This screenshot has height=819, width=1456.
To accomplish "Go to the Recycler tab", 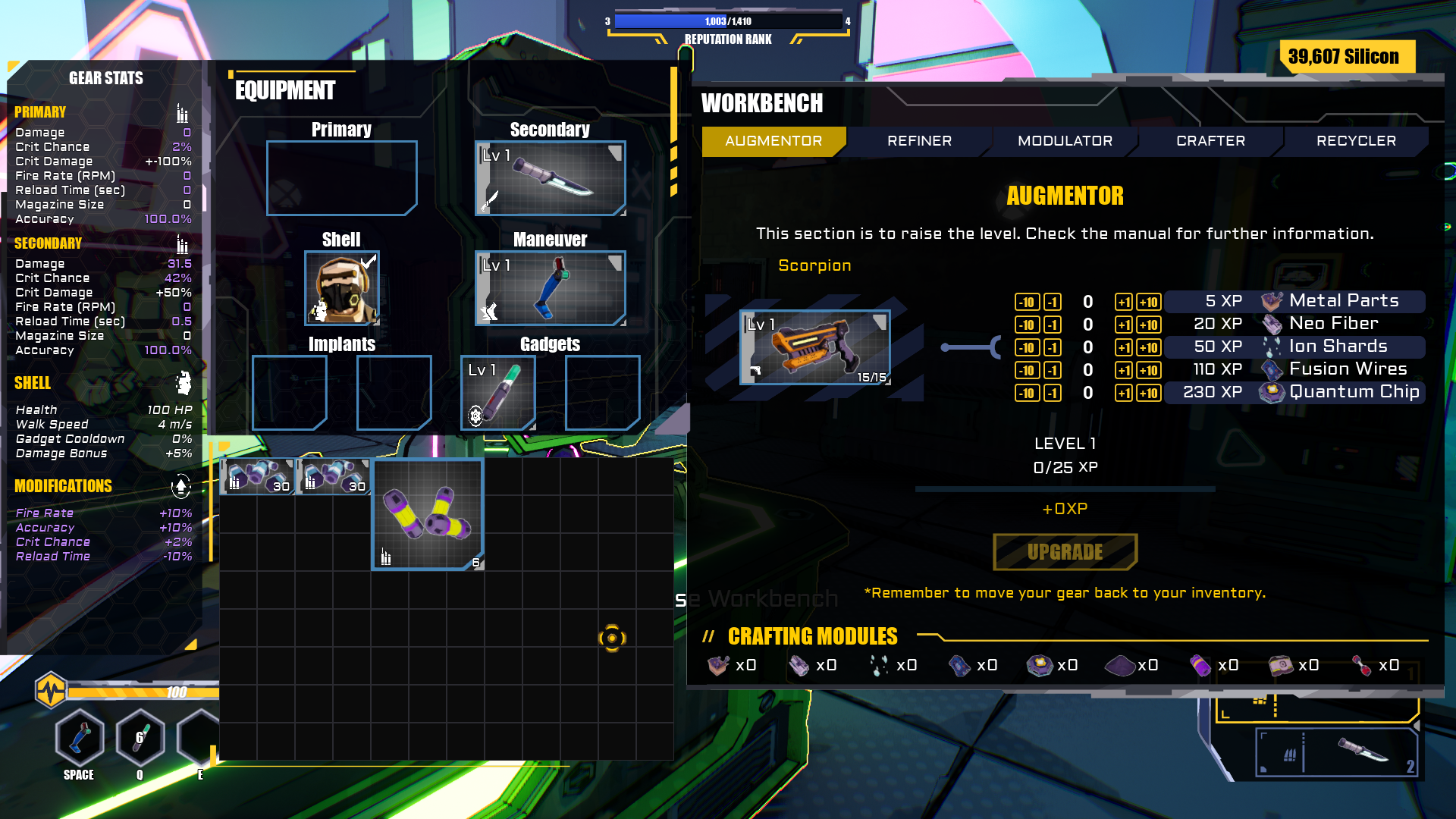I will [x=1356, y=141].
